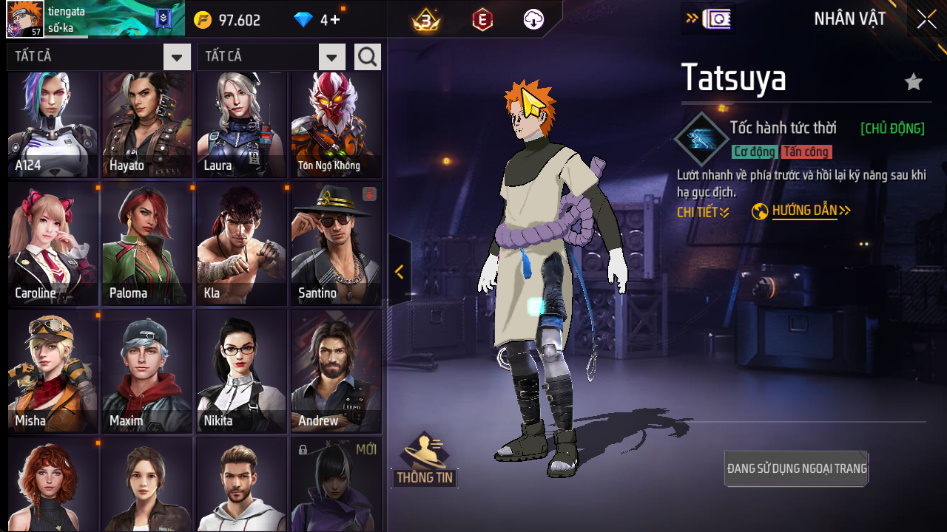Select the Santino character
The image size is (947, 532).
click(x=334, y=244)
